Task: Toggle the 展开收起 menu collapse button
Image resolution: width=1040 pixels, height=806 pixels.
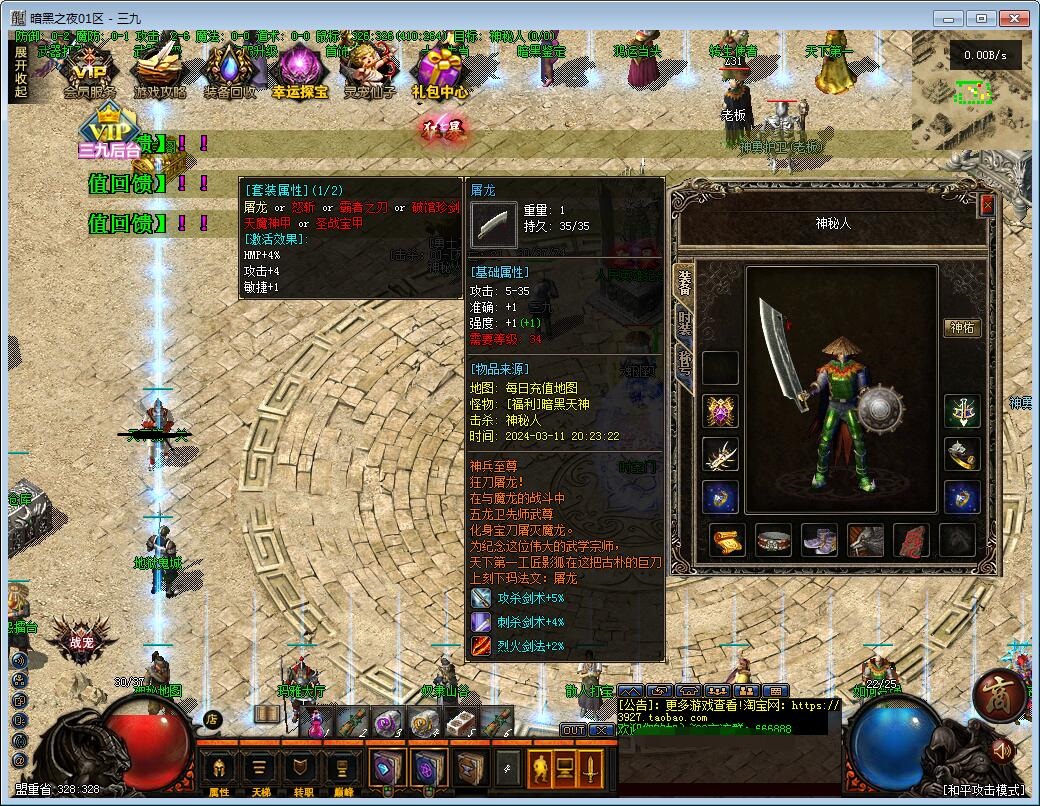Action: point(21,72)
